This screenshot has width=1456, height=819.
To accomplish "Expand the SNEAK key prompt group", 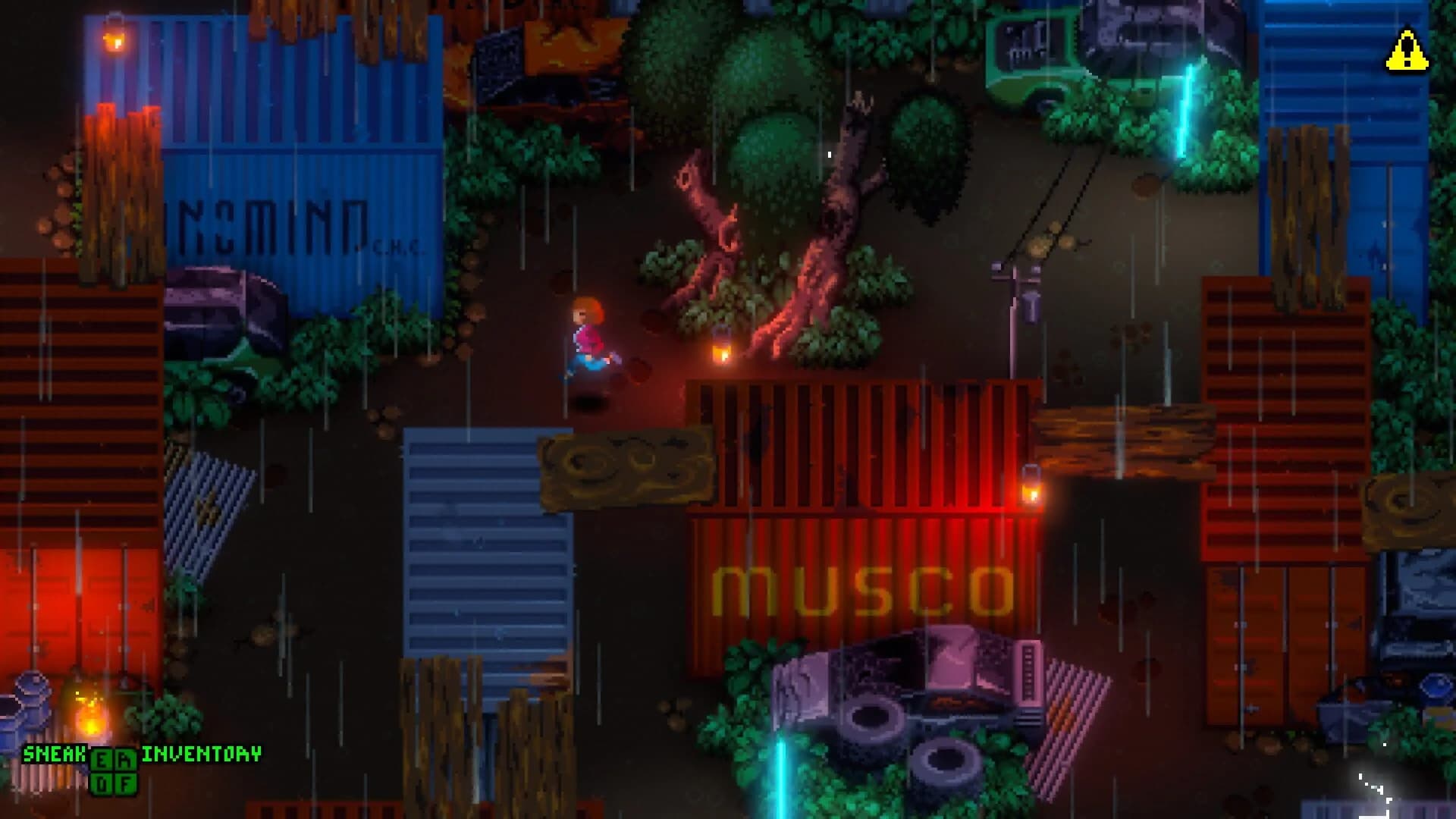I will click(x=112, y=770).
